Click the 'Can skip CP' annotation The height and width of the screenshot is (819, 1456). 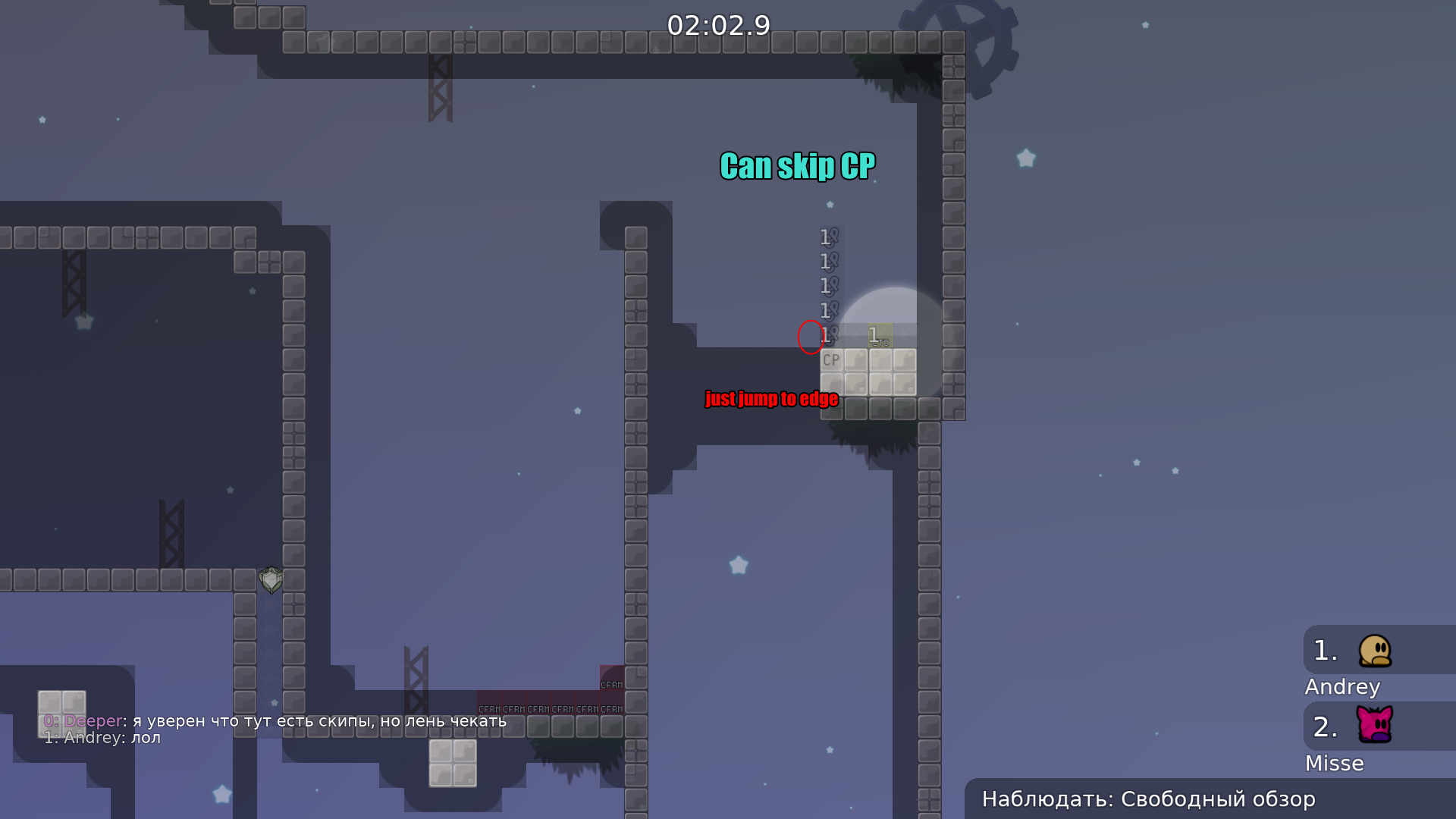point(796,166)
